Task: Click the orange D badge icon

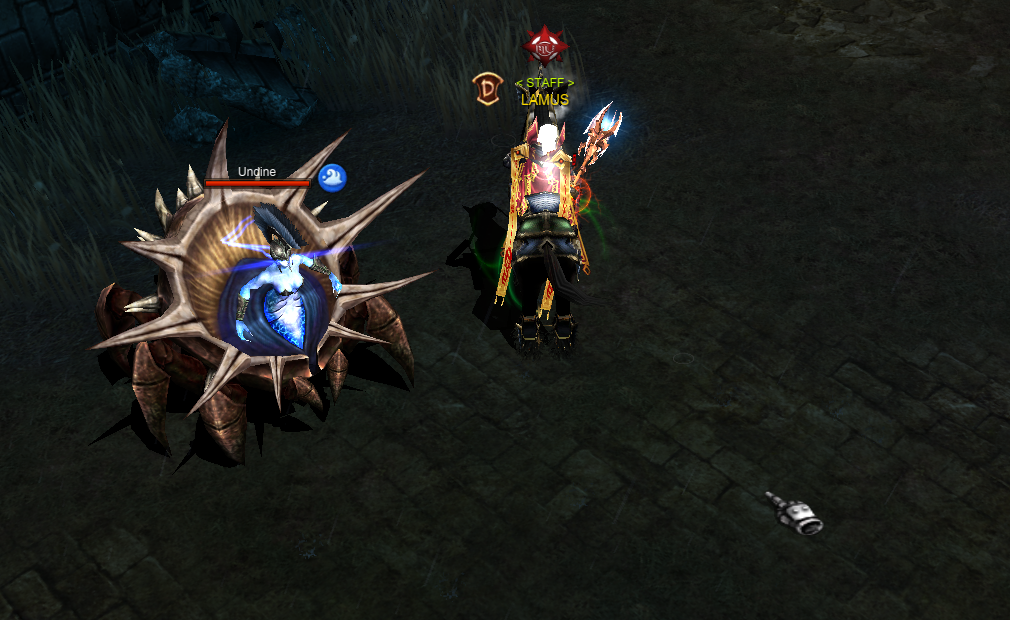Action: (x=487, y=89)
